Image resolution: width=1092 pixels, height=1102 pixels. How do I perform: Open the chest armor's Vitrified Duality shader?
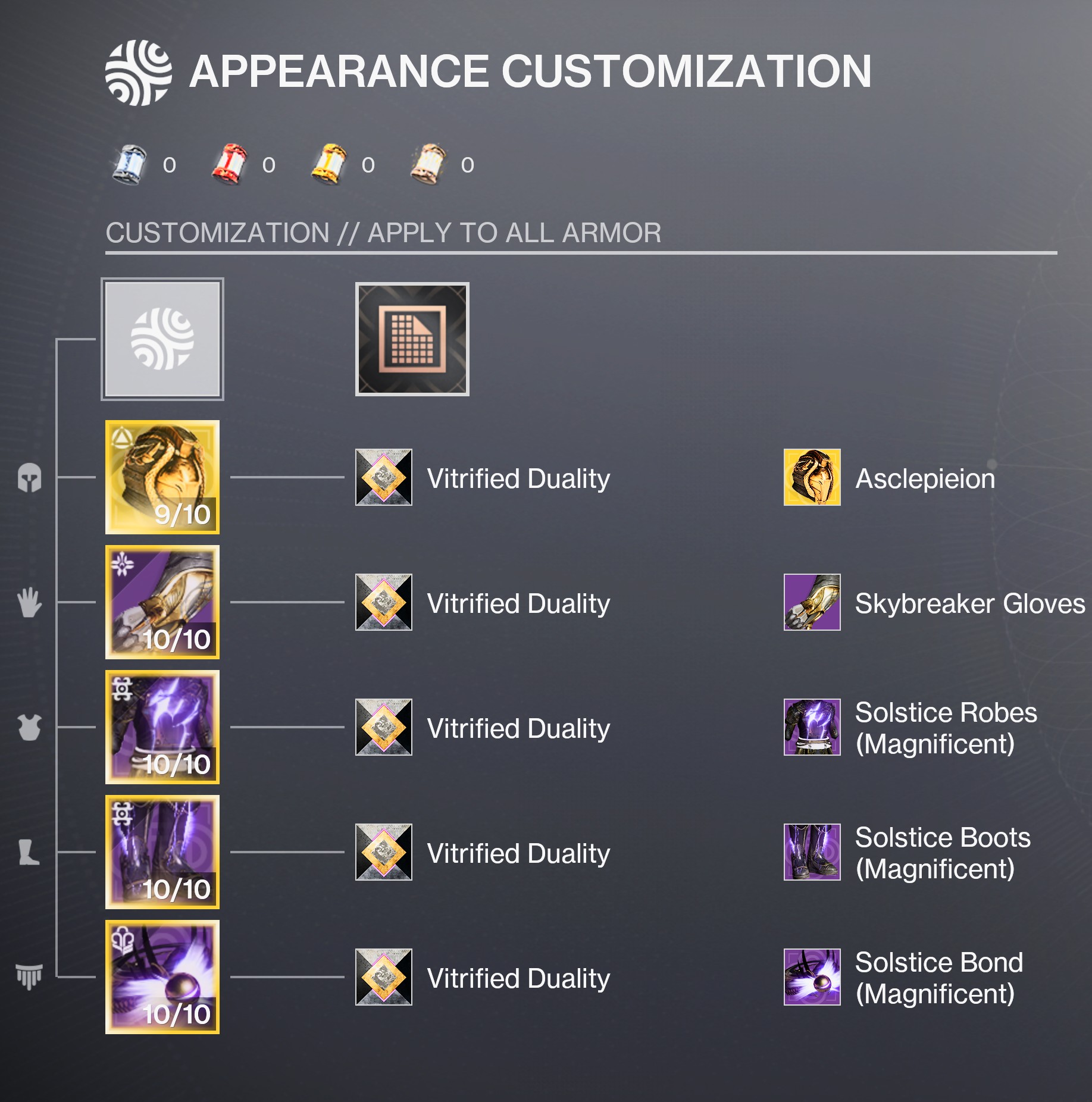[x=384, y=727]
